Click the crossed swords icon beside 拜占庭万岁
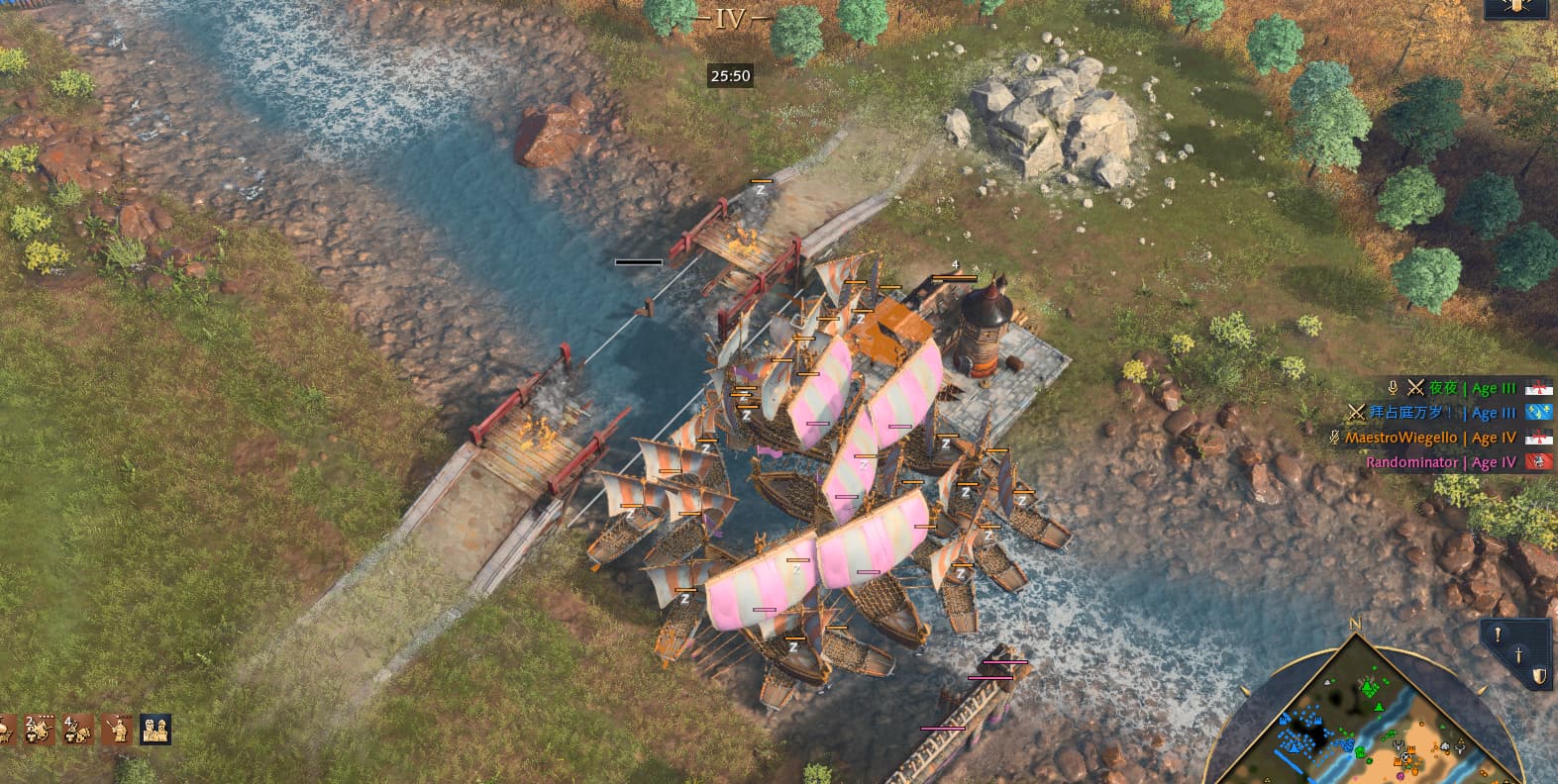 tap(1357, 412)
